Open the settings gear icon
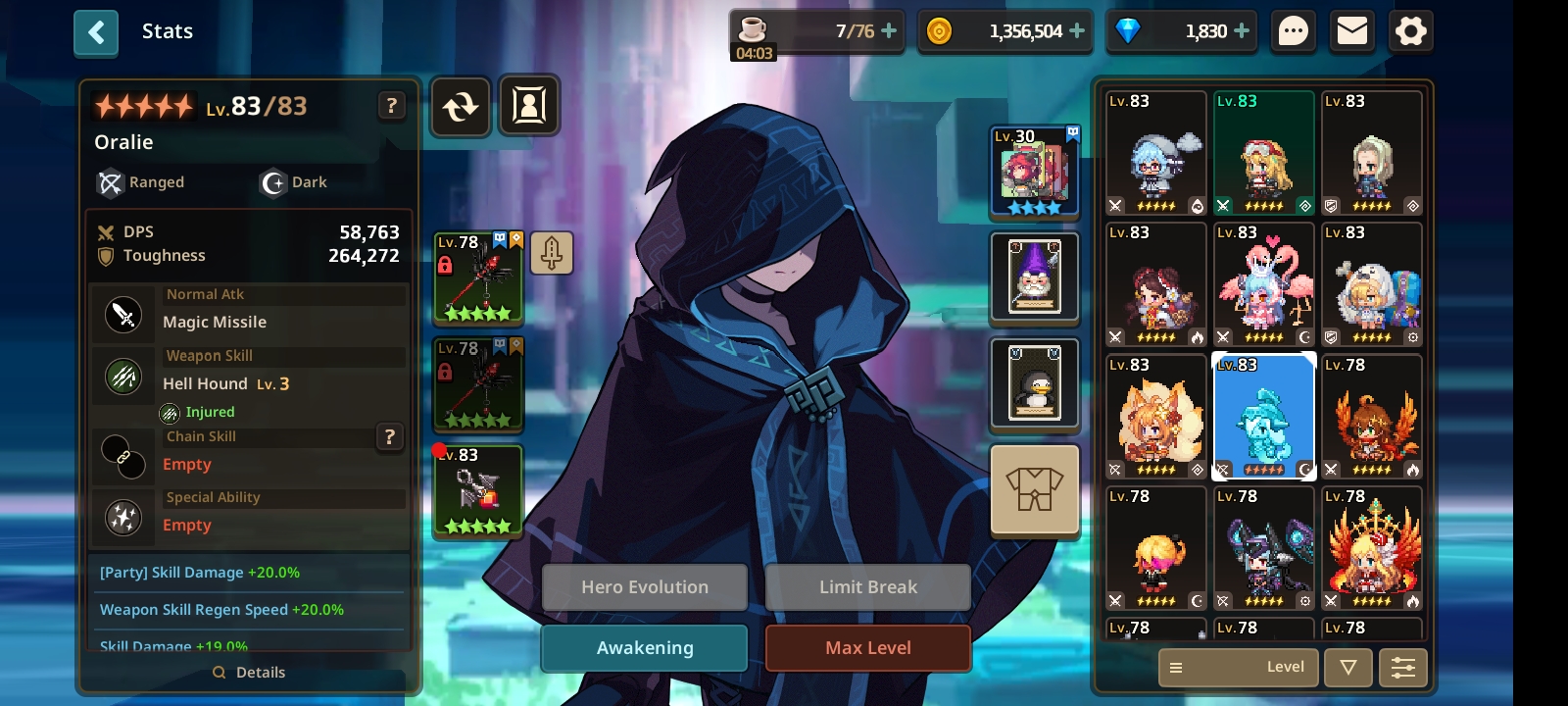1568x706 pixels. point(1410,30)
